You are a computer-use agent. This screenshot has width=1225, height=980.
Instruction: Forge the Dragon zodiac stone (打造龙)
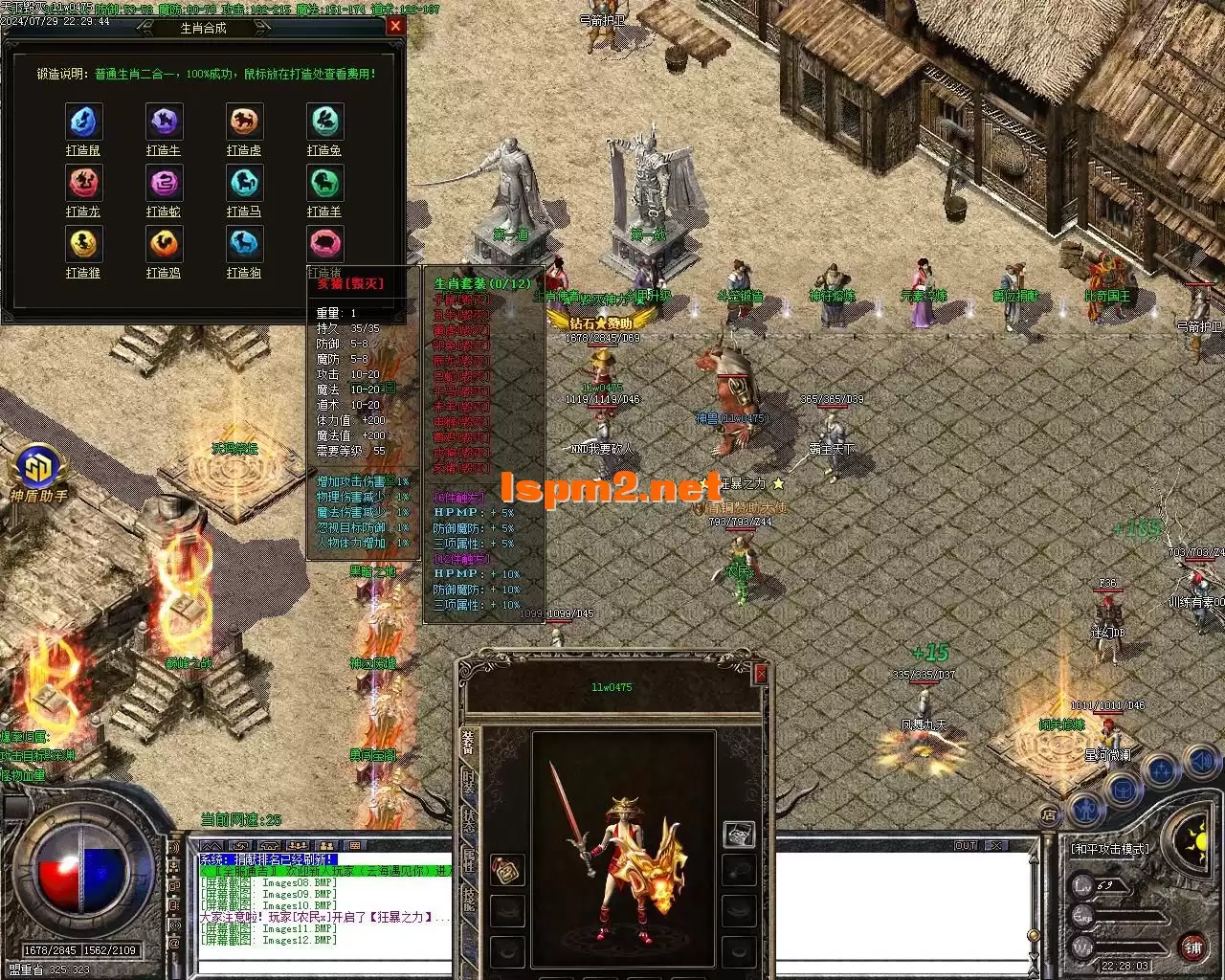pyautogui.click(x=83, y=184)
